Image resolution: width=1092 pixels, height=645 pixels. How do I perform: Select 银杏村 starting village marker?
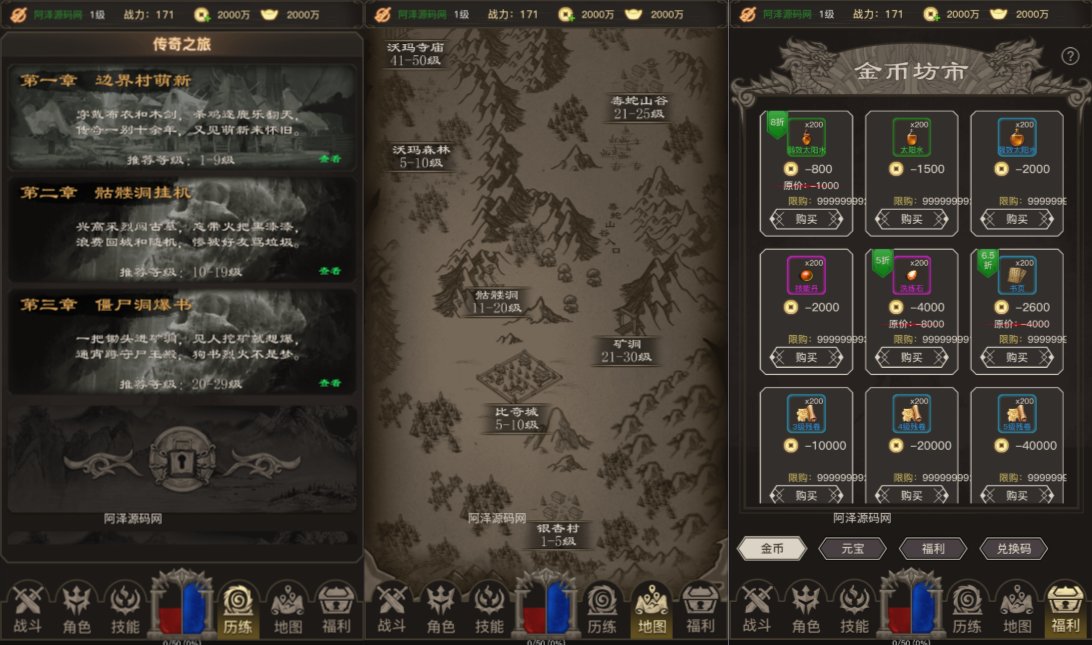tap(557, 535)
